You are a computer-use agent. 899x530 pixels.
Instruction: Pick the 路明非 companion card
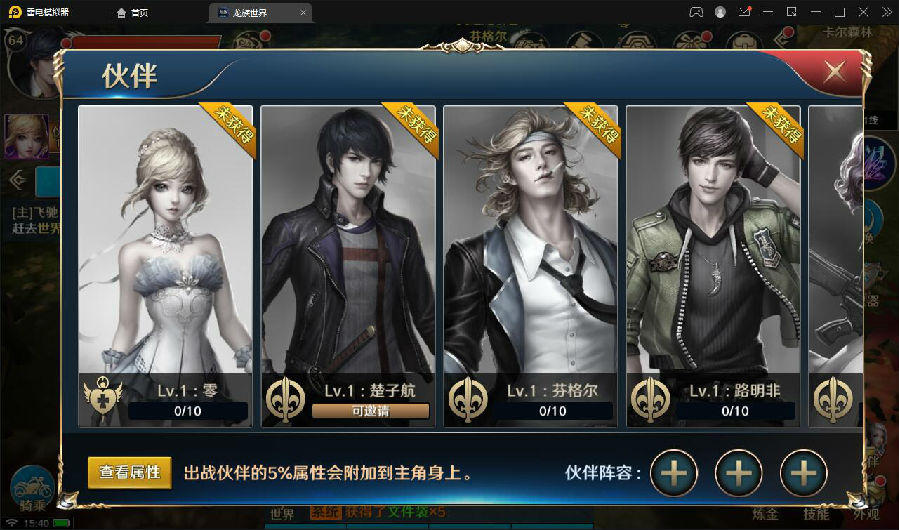point(713,250)
